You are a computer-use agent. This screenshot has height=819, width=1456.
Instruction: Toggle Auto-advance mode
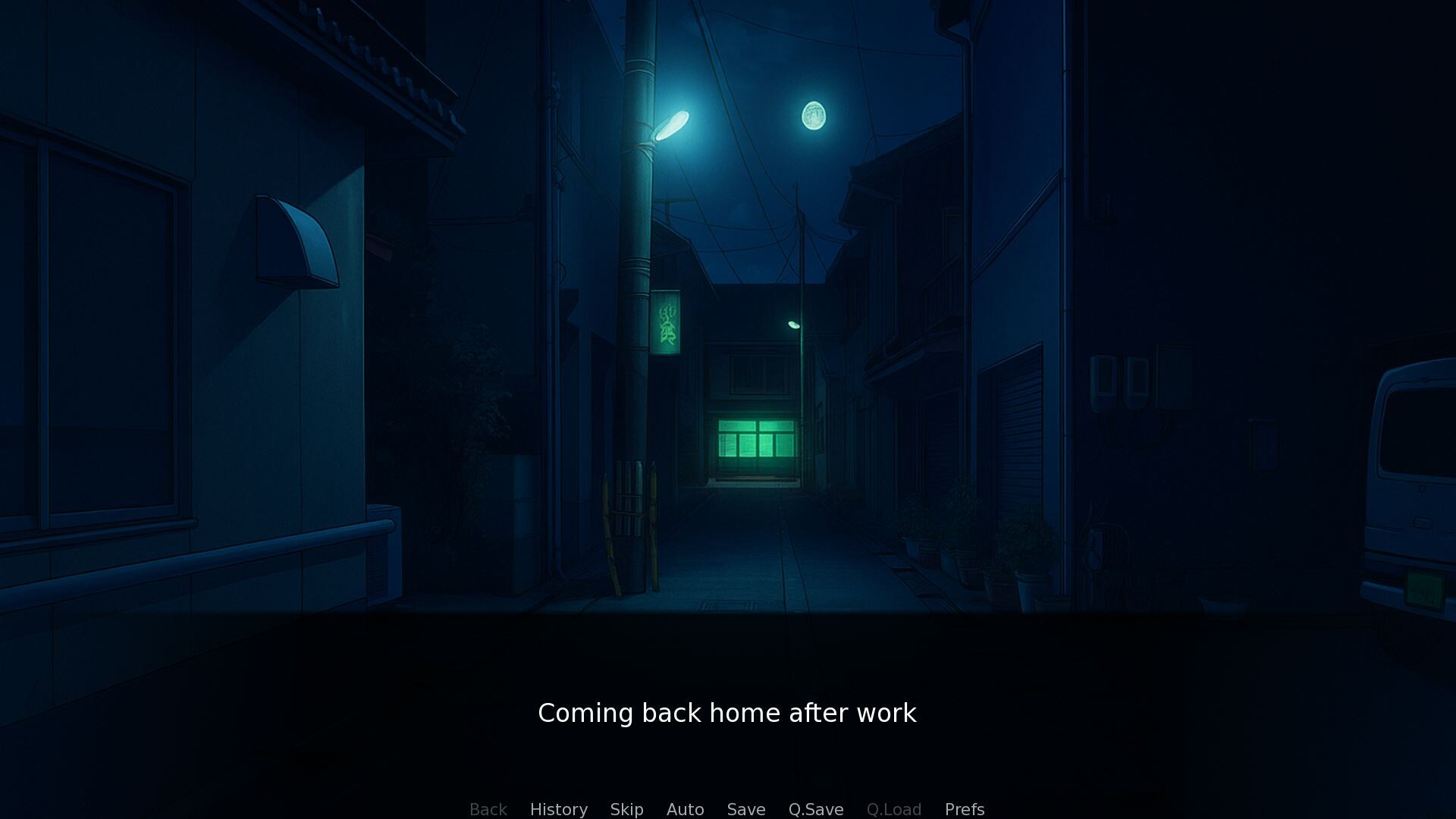point(685,809)
